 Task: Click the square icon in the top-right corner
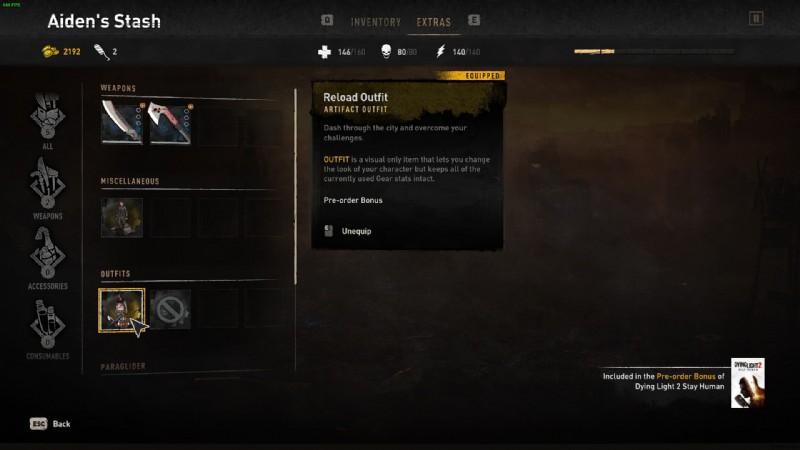(x=756, y=17)
